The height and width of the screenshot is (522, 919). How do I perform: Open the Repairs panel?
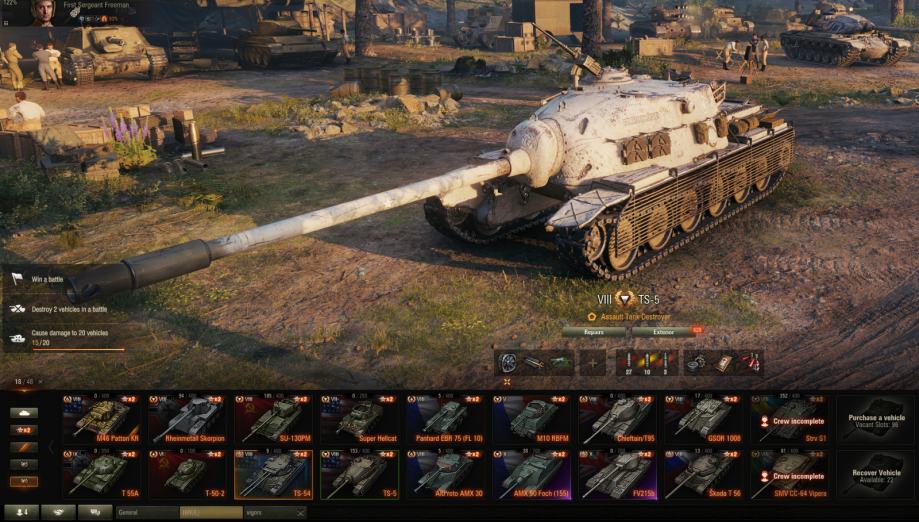click(x=593, y=331)
